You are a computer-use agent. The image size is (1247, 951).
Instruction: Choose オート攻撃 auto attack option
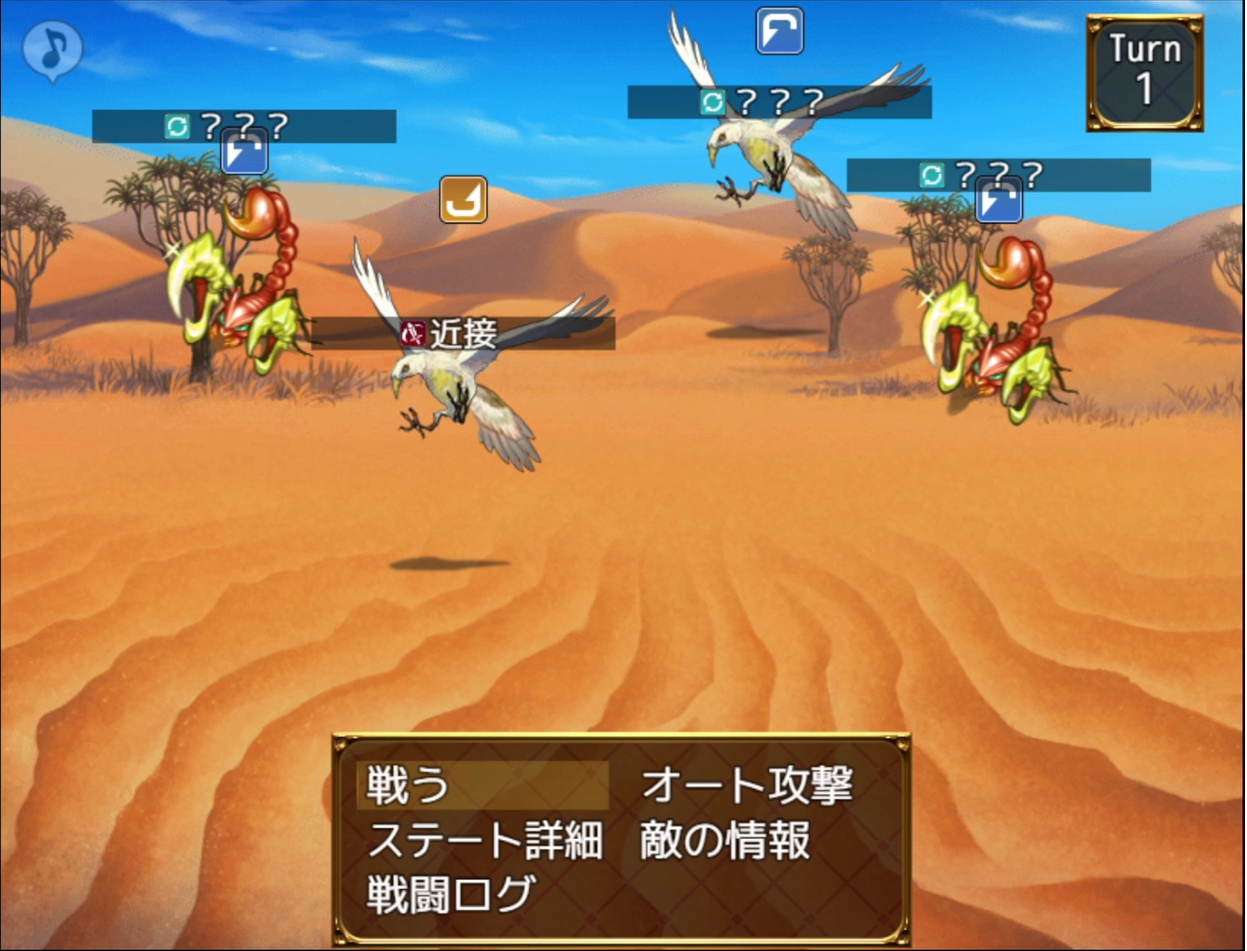[746, 787]
